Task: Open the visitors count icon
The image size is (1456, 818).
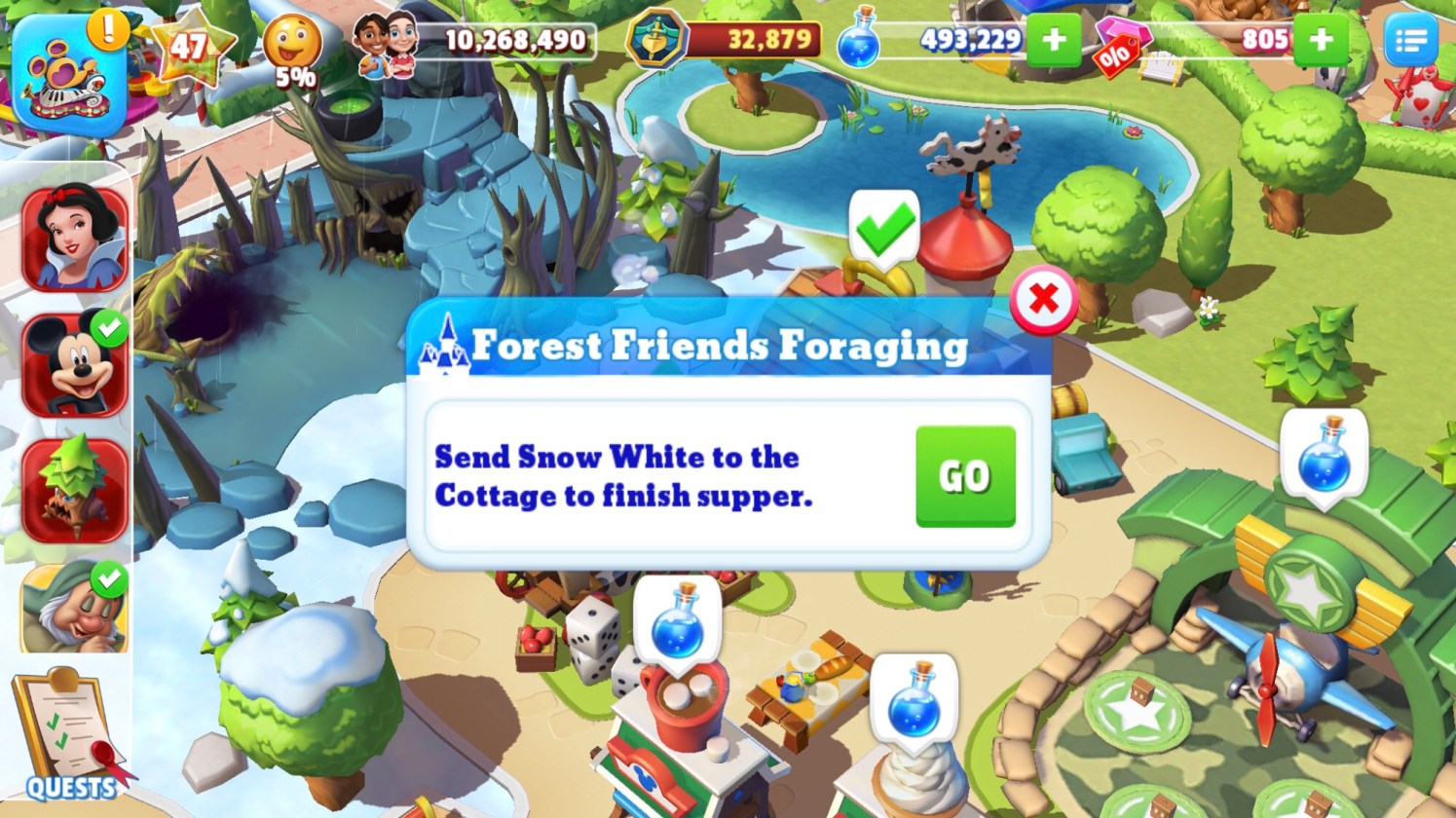Action: click(x=386, y=42)
